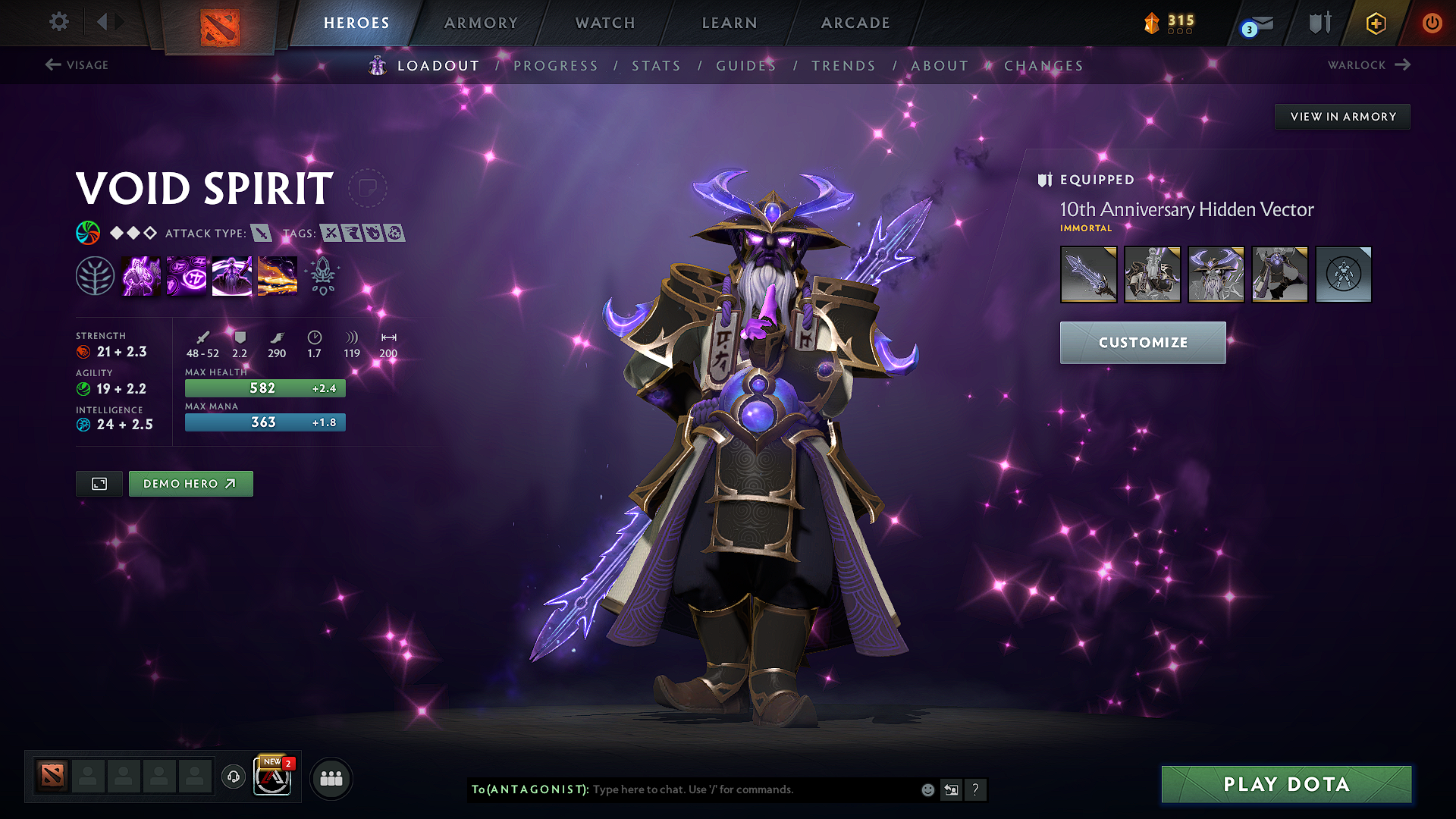Select Void Spirit's Aether Remnant ability icon
1456x819 pixels.
141,275
